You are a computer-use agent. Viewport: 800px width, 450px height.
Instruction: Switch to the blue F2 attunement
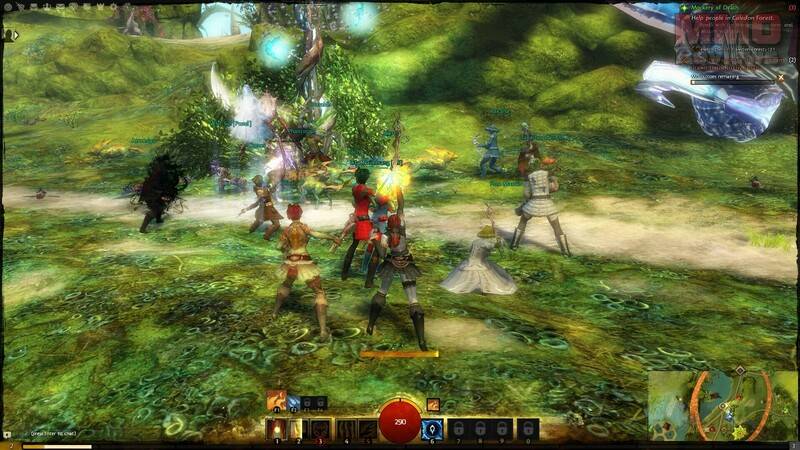[294, 403]
